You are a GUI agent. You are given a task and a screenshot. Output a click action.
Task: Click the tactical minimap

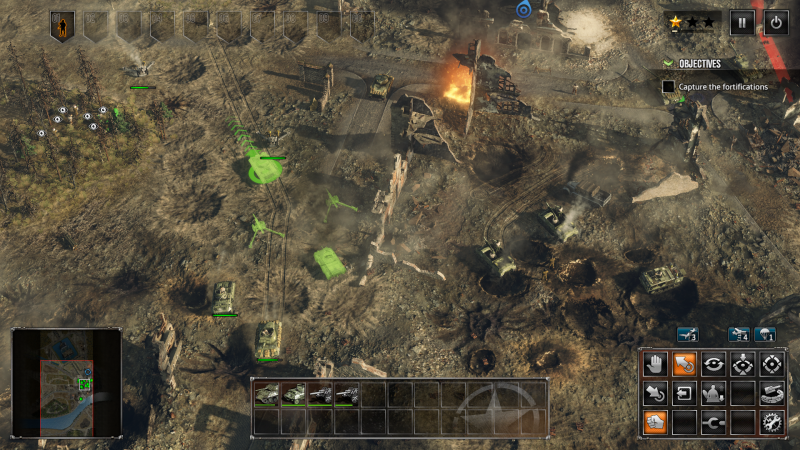pos(67,385)
